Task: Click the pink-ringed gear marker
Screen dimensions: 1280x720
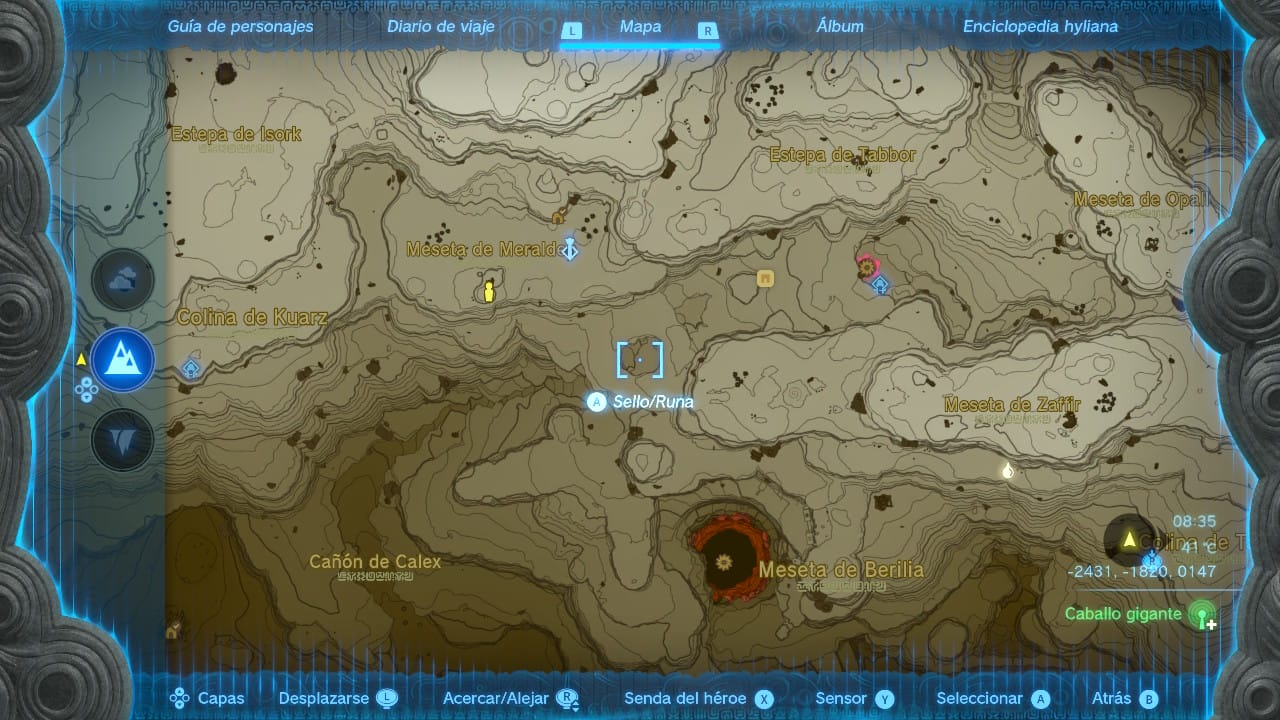Action: [x=866, y=267]
